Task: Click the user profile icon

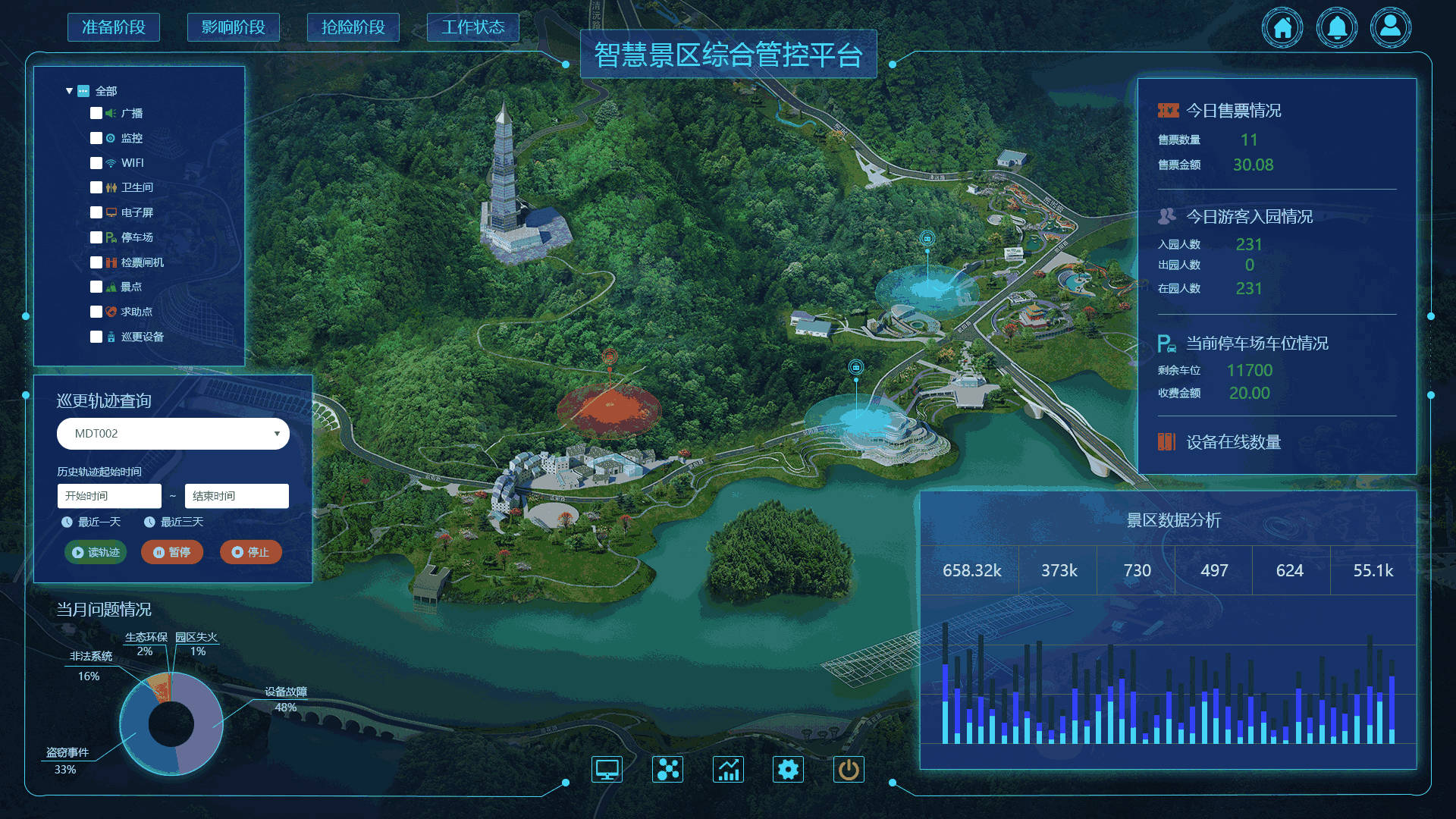Action: (x=1391, y=27)
